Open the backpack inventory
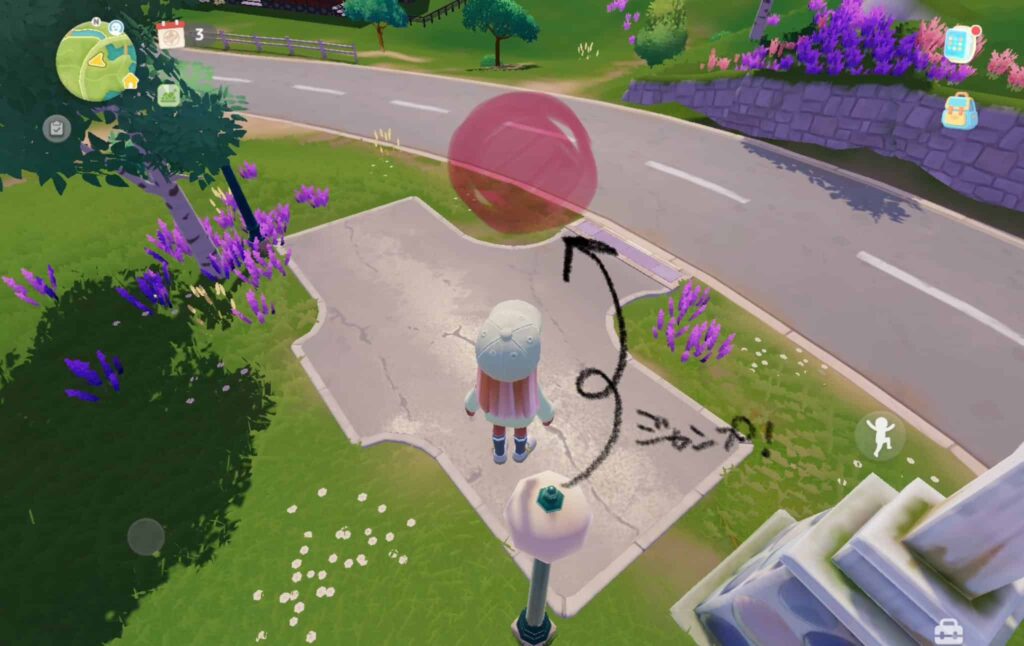This screenshot has width=1024, height=646. (x=958, y=112)
